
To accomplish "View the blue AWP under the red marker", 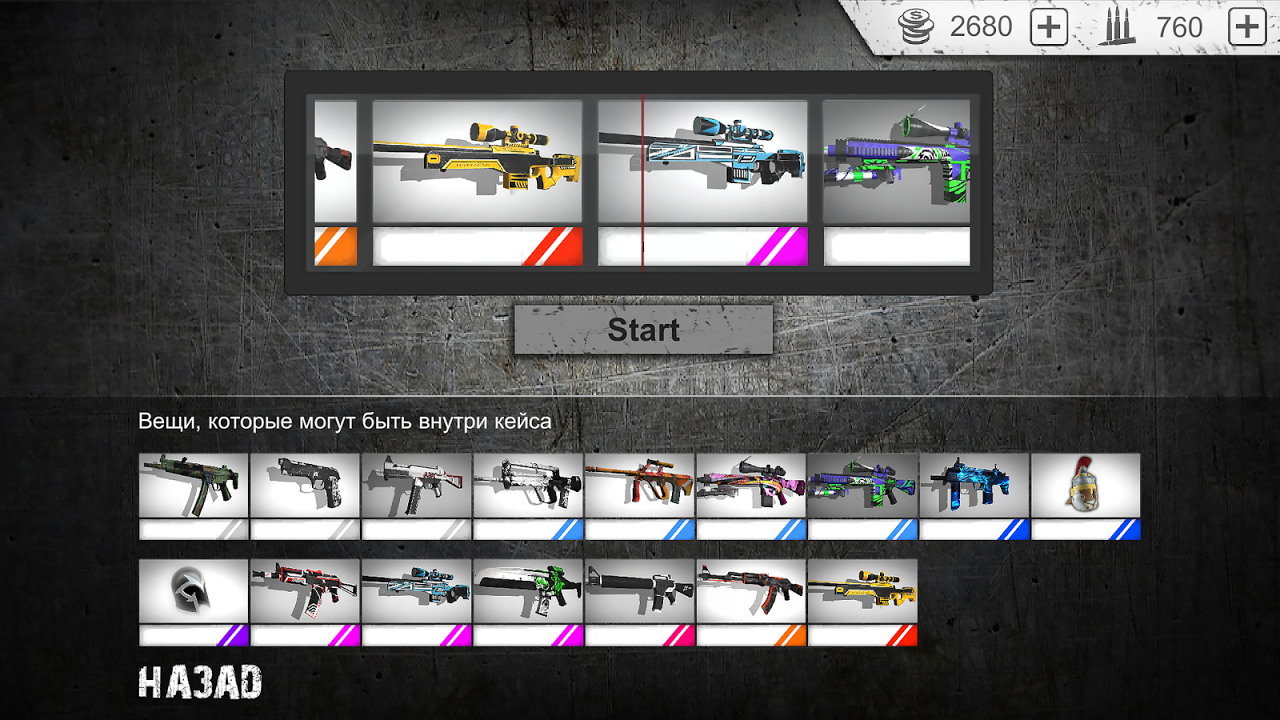I will 703,158.
